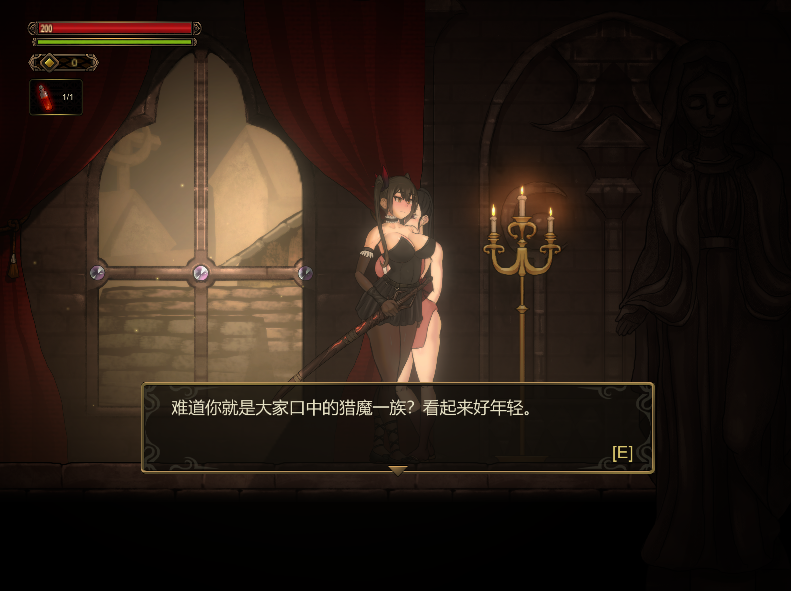The height and width of the screenshot is (591, 791).
Task: Click the dialogue box to continue
Action: 397,427
